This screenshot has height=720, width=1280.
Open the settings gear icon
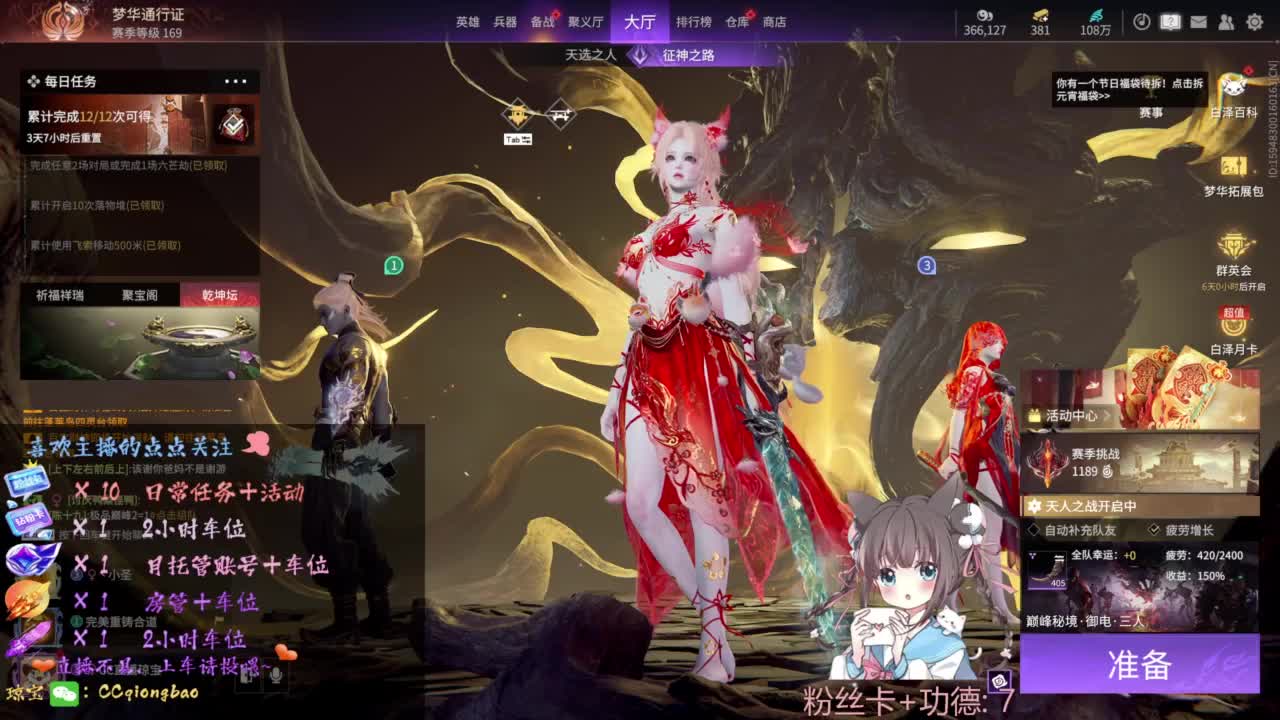[1255, 23]
